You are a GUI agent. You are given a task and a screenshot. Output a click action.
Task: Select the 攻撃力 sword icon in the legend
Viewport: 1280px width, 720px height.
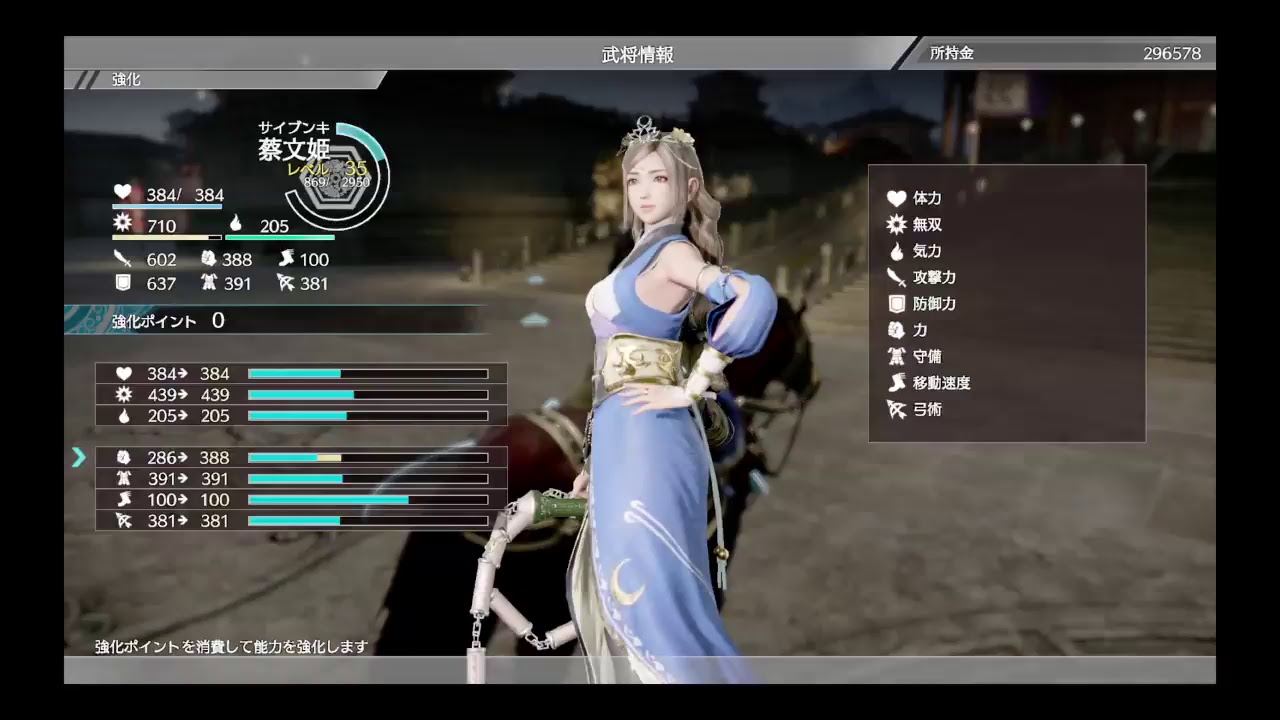point(898,277)
